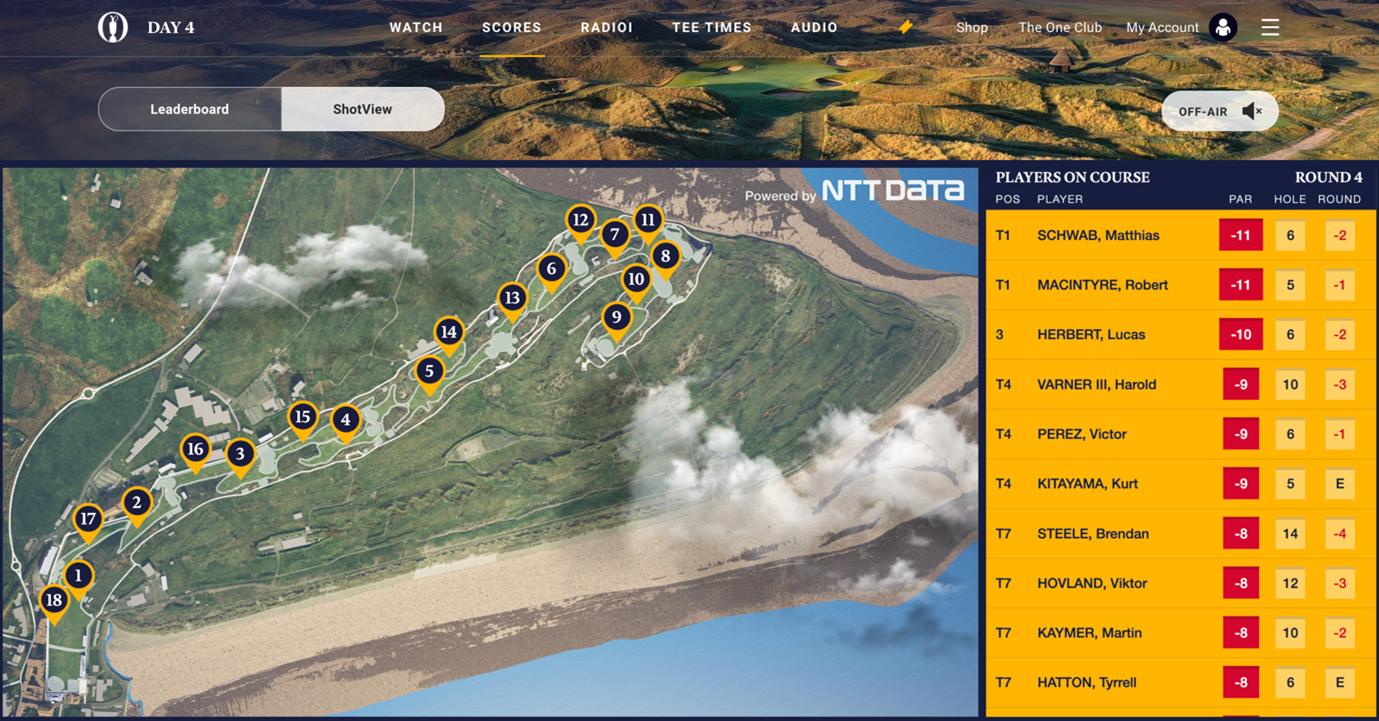Select hole 1 pin on the course map
This screenshot has height=721, width=1379.
78,574
